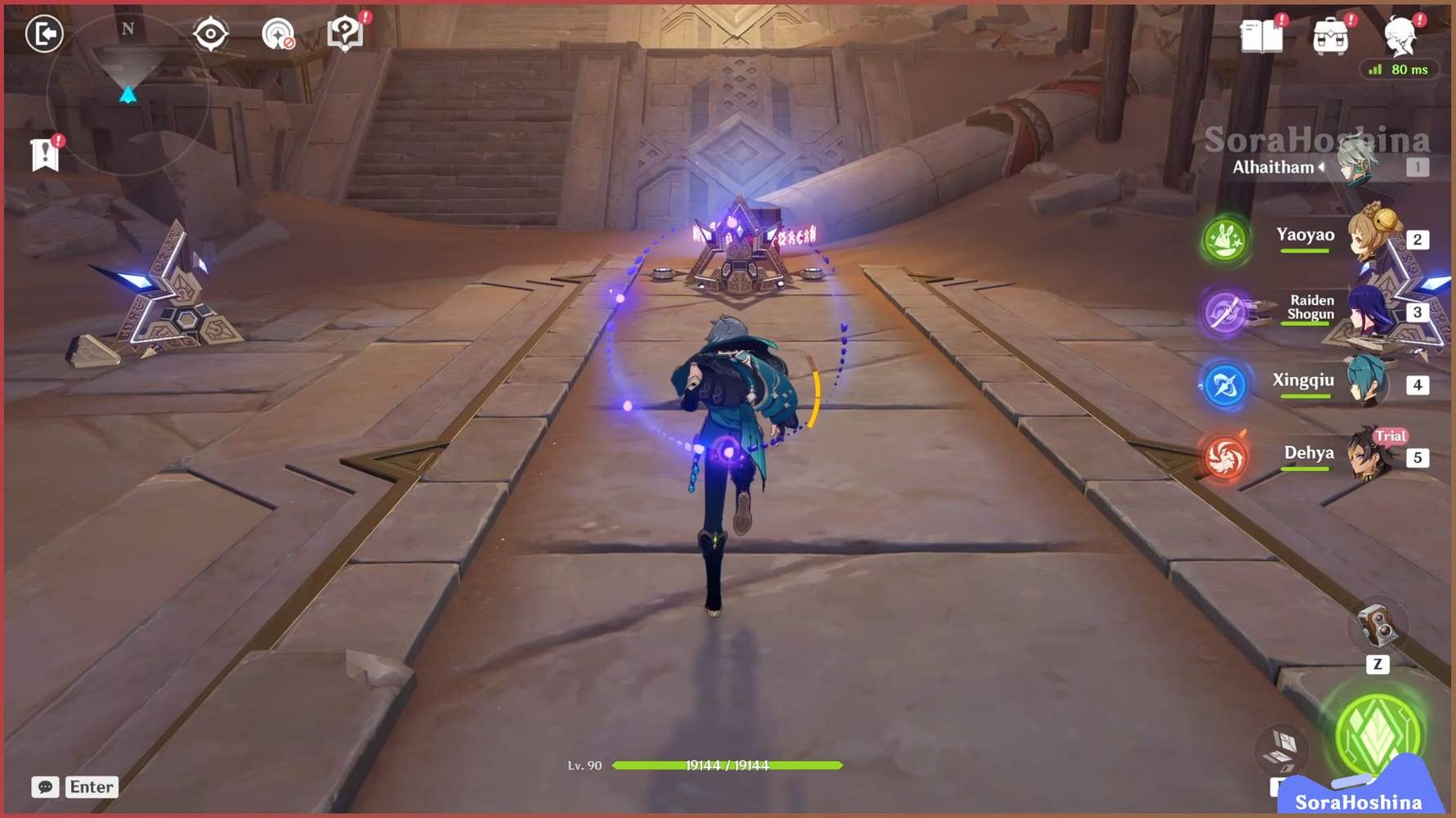
Task: Click the quest notification bookmark with exclamation
Action: point(43,154)
